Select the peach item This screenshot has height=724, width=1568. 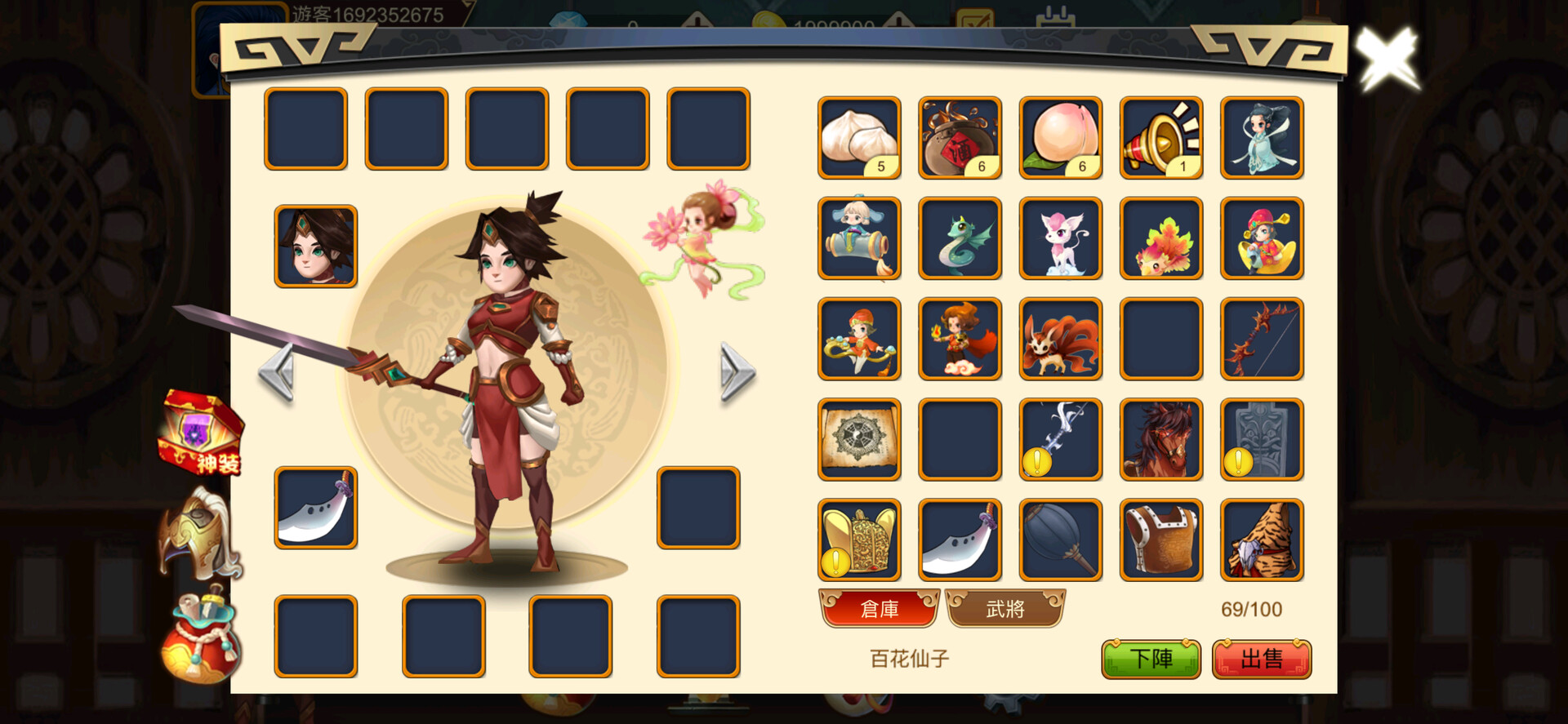[1060, 137]
